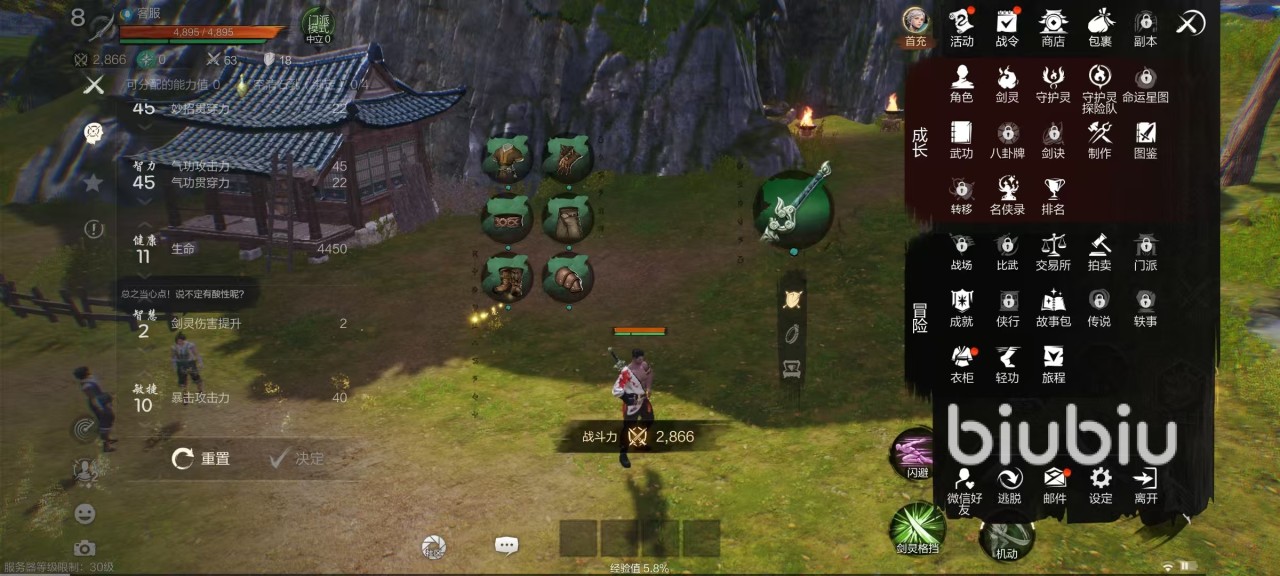This screenshot has height=576, width=1280.
Task: Confirm stats with the 决定 button
Action: pyautogui.click(x=296, y=459)
